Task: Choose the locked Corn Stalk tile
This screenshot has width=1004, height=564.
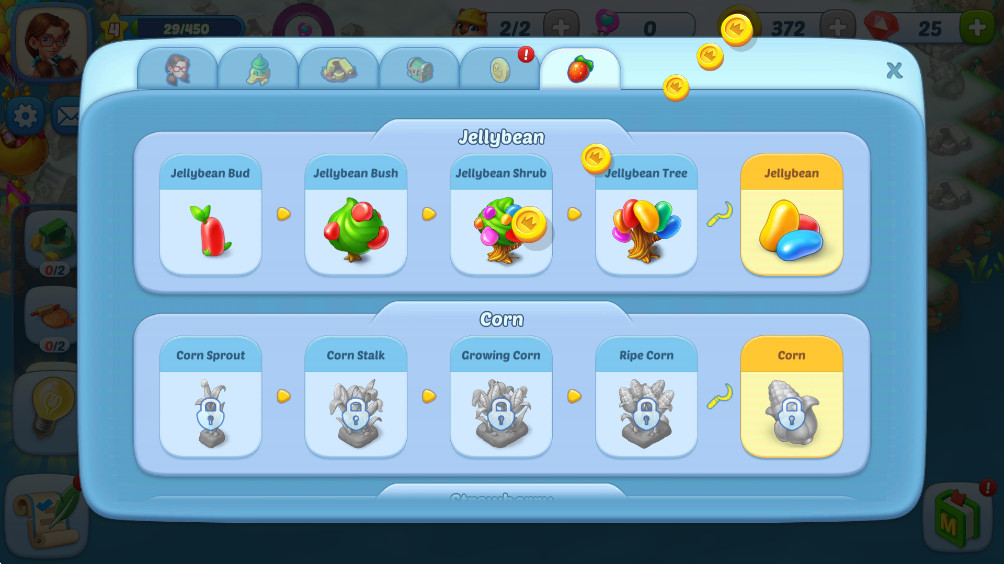Action: tap(356, 397)
